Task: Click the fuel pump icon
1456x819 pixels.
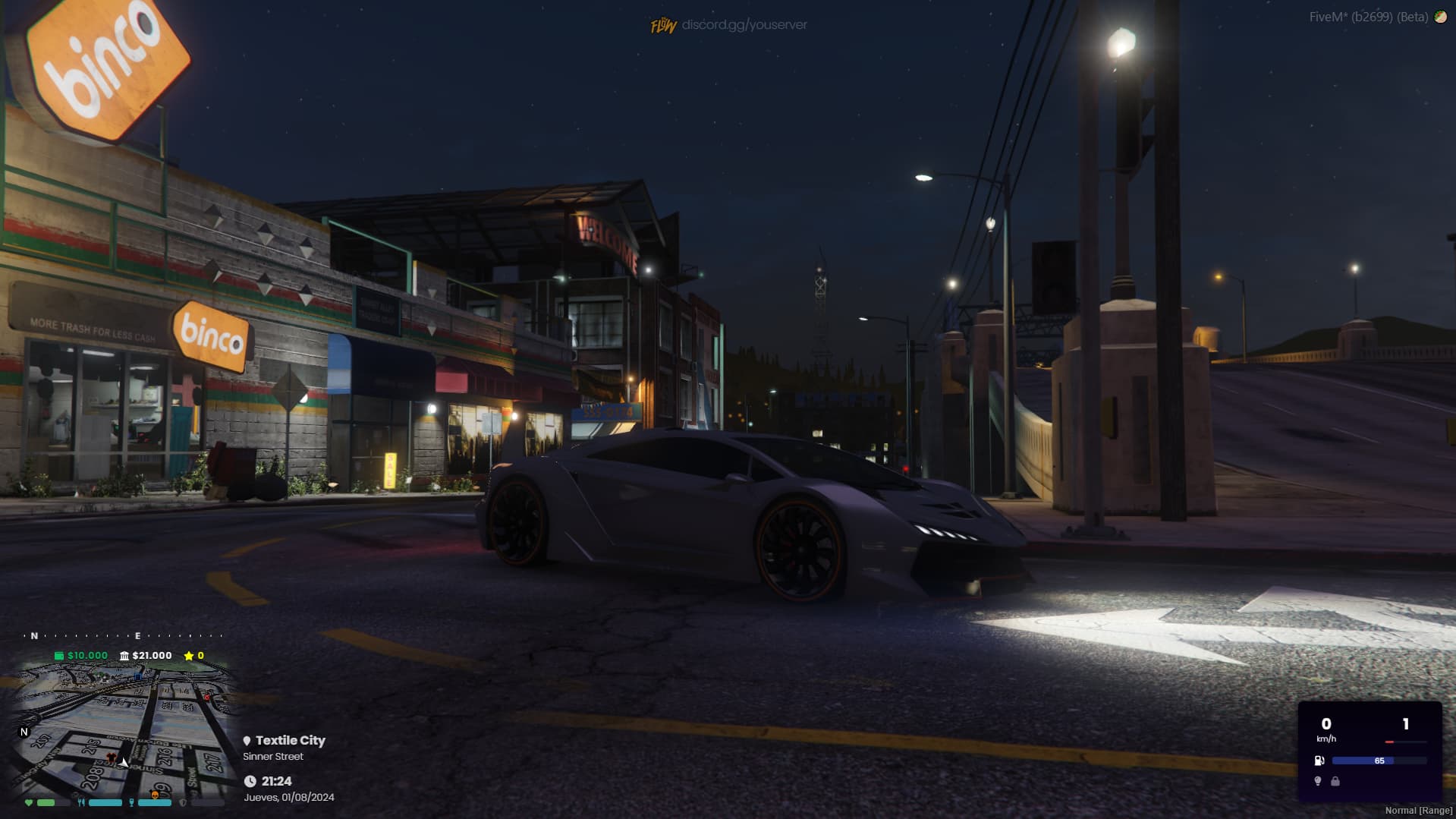Action: point(1319,761)
